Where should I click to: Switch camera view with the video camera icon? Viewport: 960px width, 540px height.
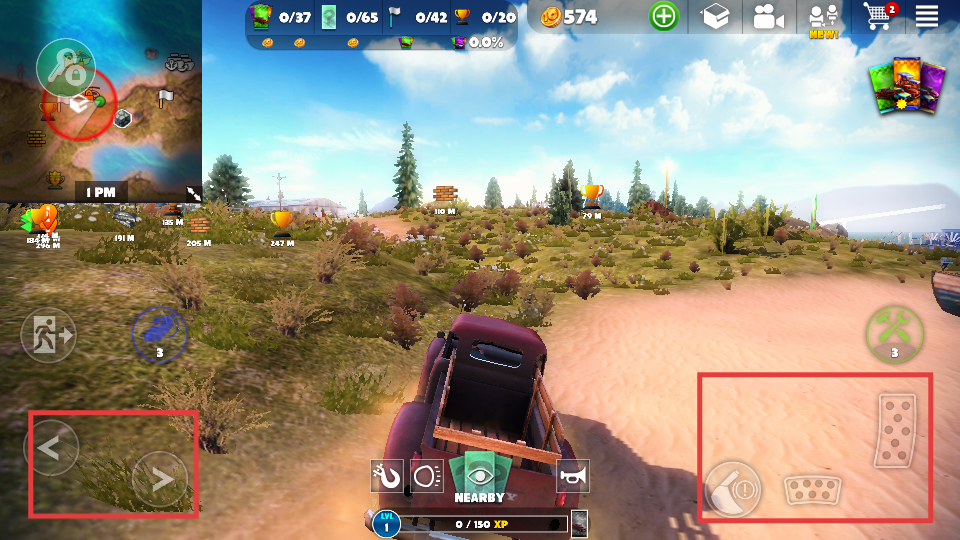coord(768,16)
